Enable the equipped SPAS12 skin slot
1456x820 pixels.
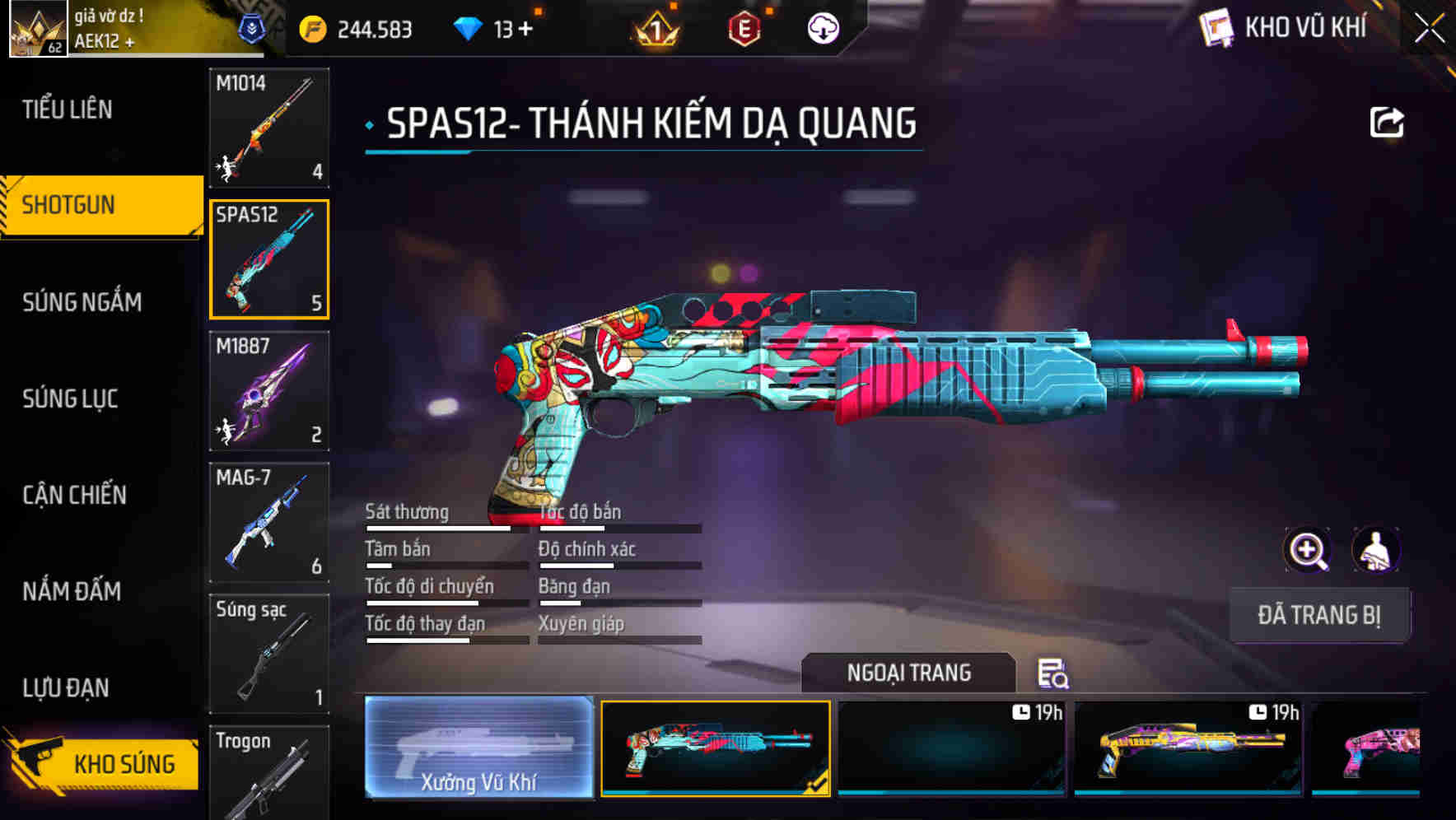click(x=715, y=748)
